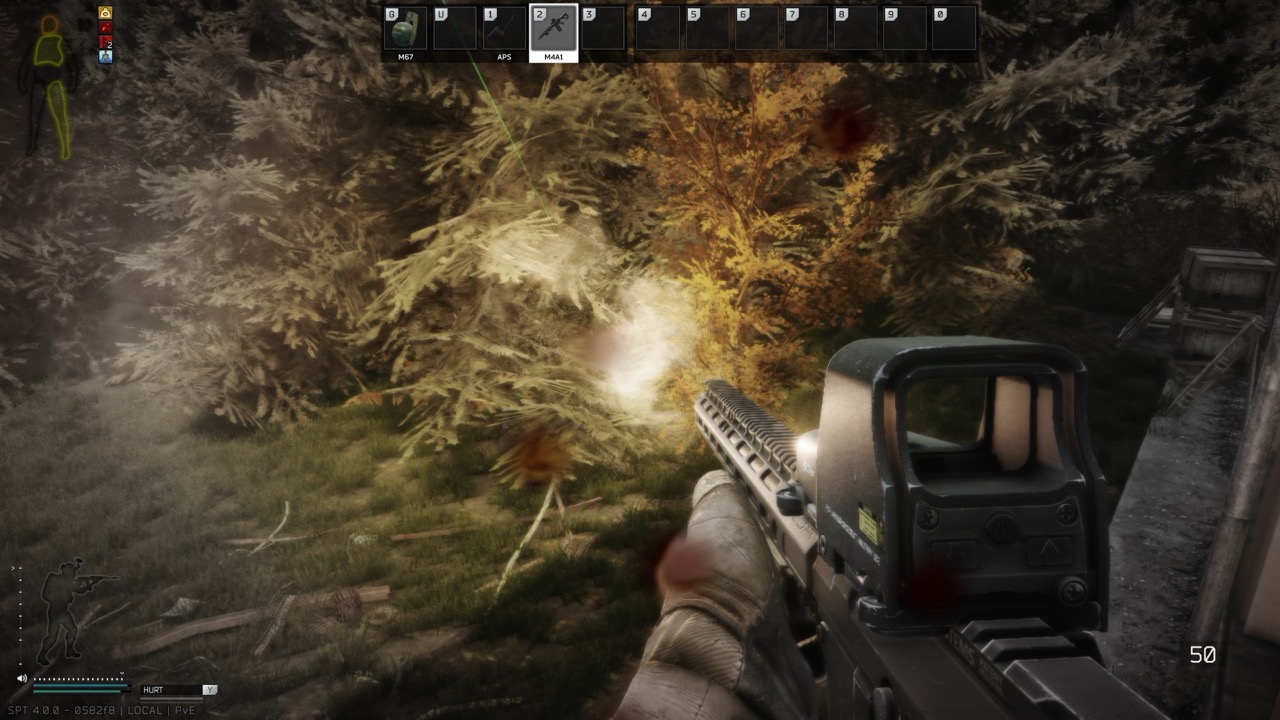Viewport: 1280px width, 720px height.
Task: Select the APS pistol in slot 1
Action: [503, 28]
